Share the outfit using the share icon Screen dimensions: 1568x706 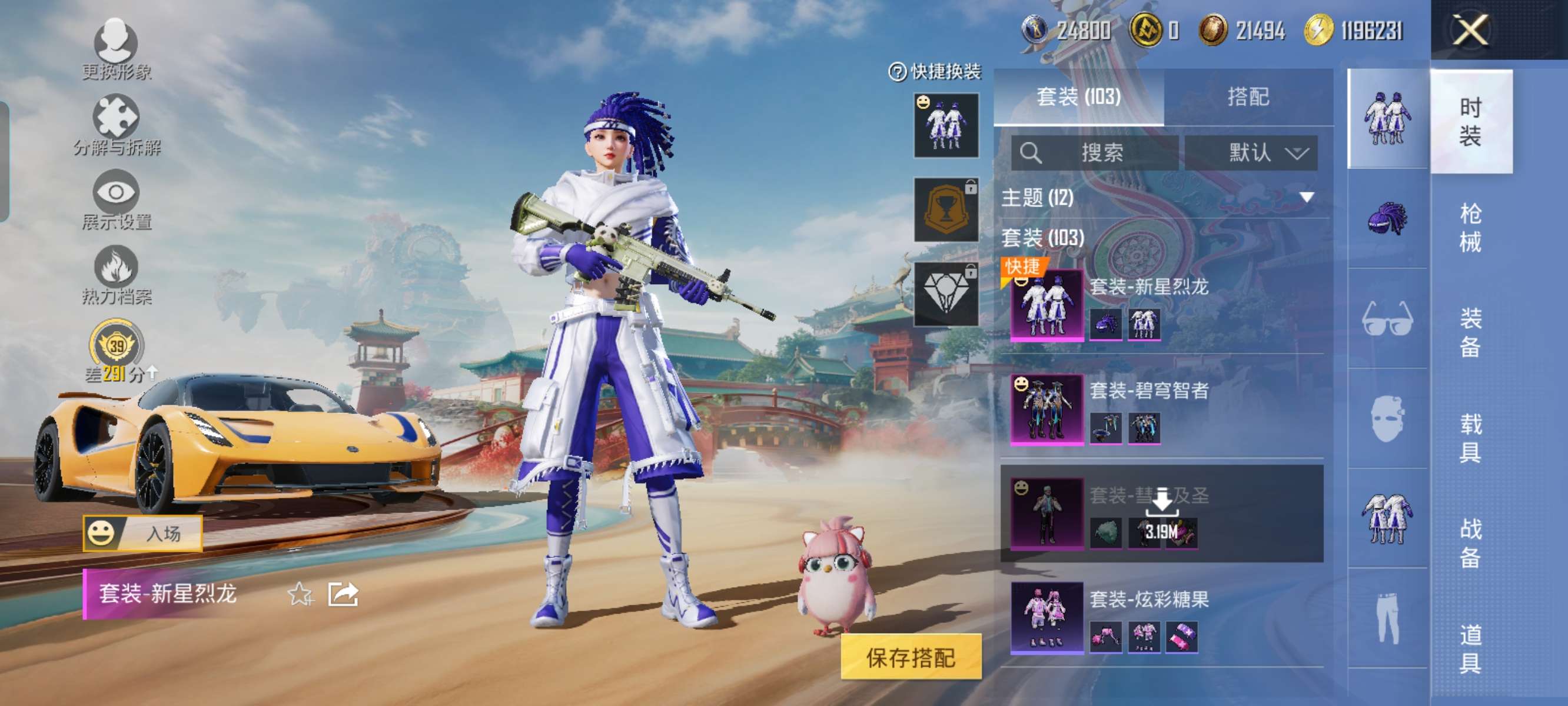tap(343, 594)
